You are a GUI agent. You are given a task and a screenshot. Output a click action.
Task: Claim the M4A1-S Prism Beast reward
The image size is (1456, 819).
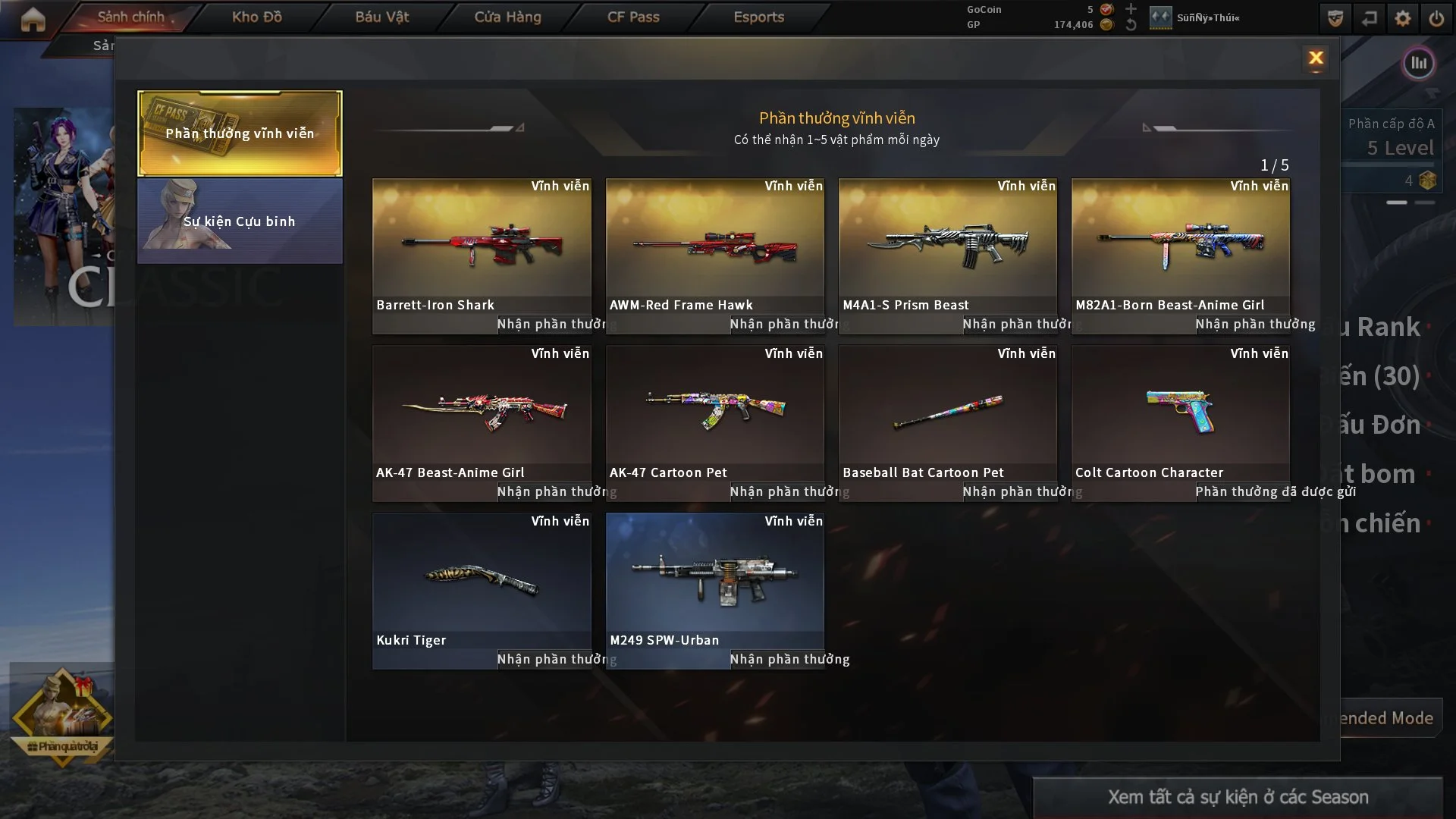[1017, 325]
